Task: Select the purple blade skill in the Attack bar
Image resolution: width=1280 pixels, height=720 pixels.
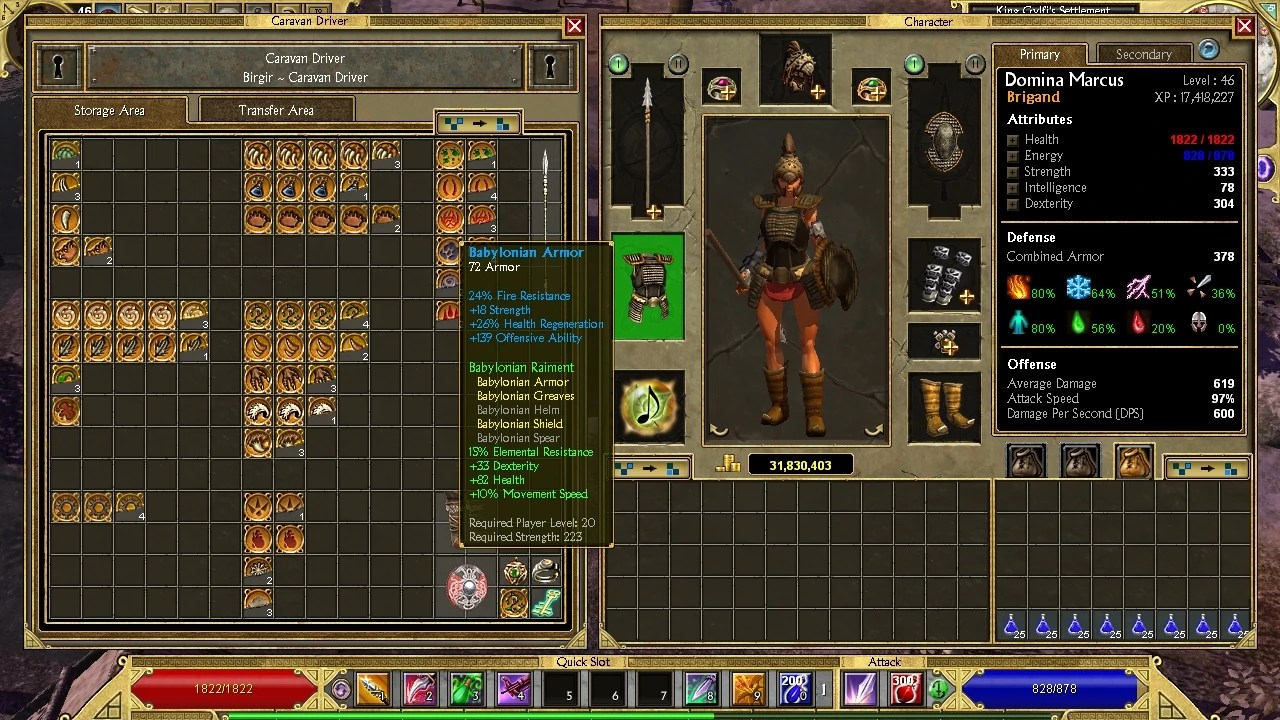Action: pyautogui.click(x=860, y=688)
